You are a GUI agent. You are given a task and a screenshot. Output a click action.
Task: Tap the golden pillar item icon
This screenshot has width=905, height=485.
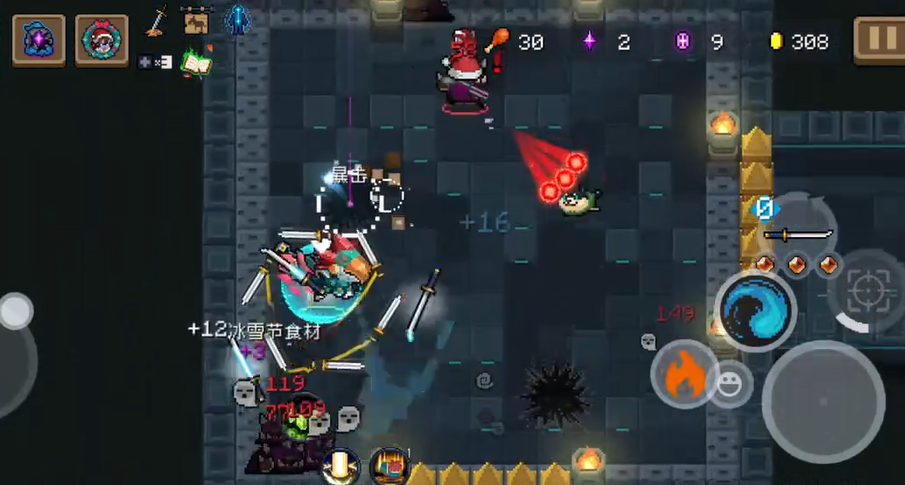pos(341,466)
